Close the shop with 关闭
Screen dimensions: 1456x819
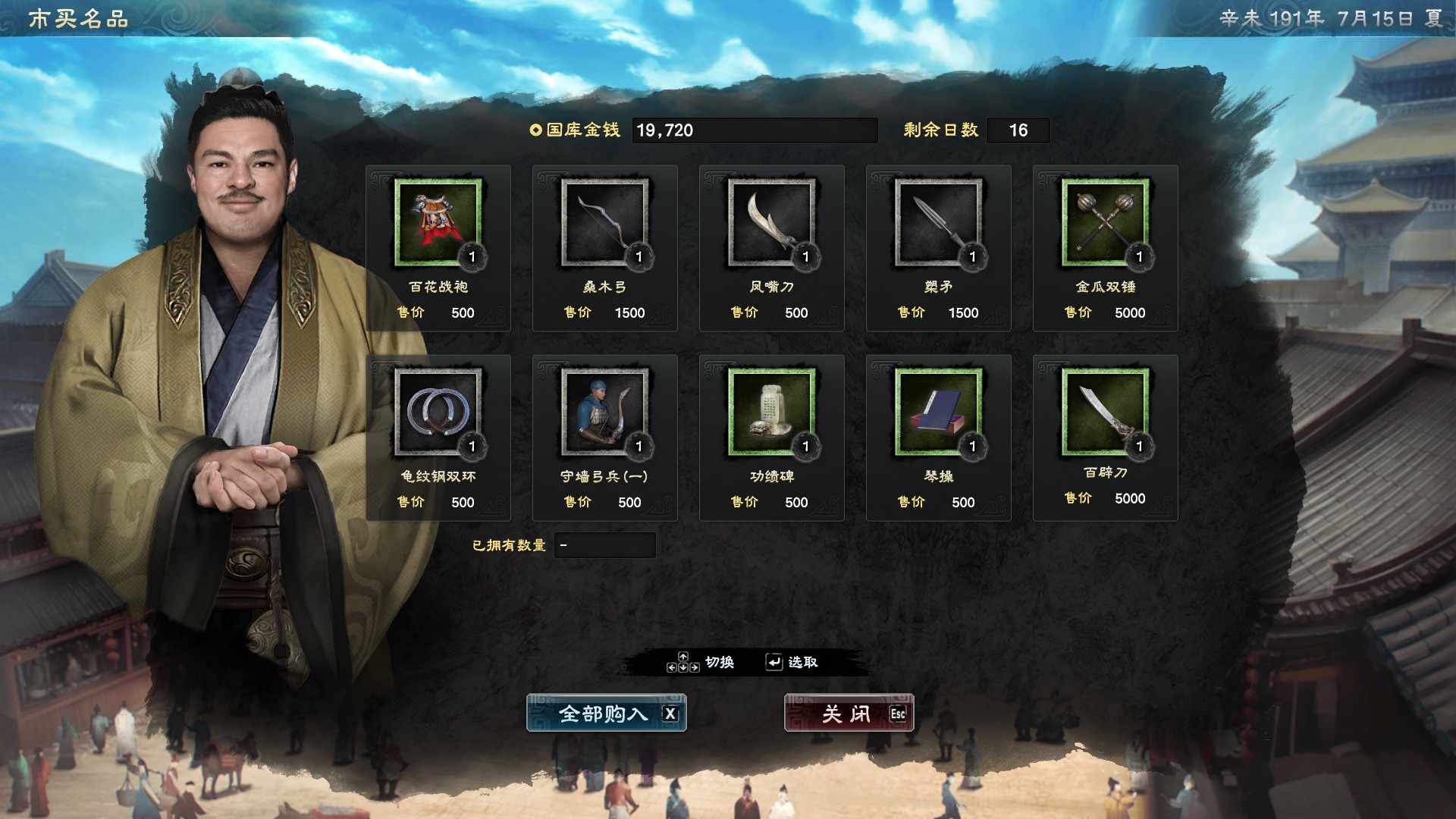point(849,714)
